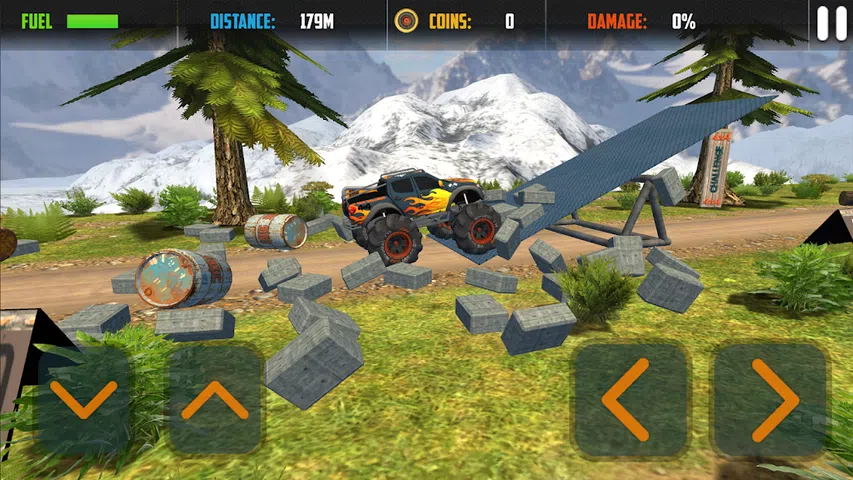Hit the right arrow accelerate pedal
The width and height of the screenshot is (853, 480).
click(771, 400)
